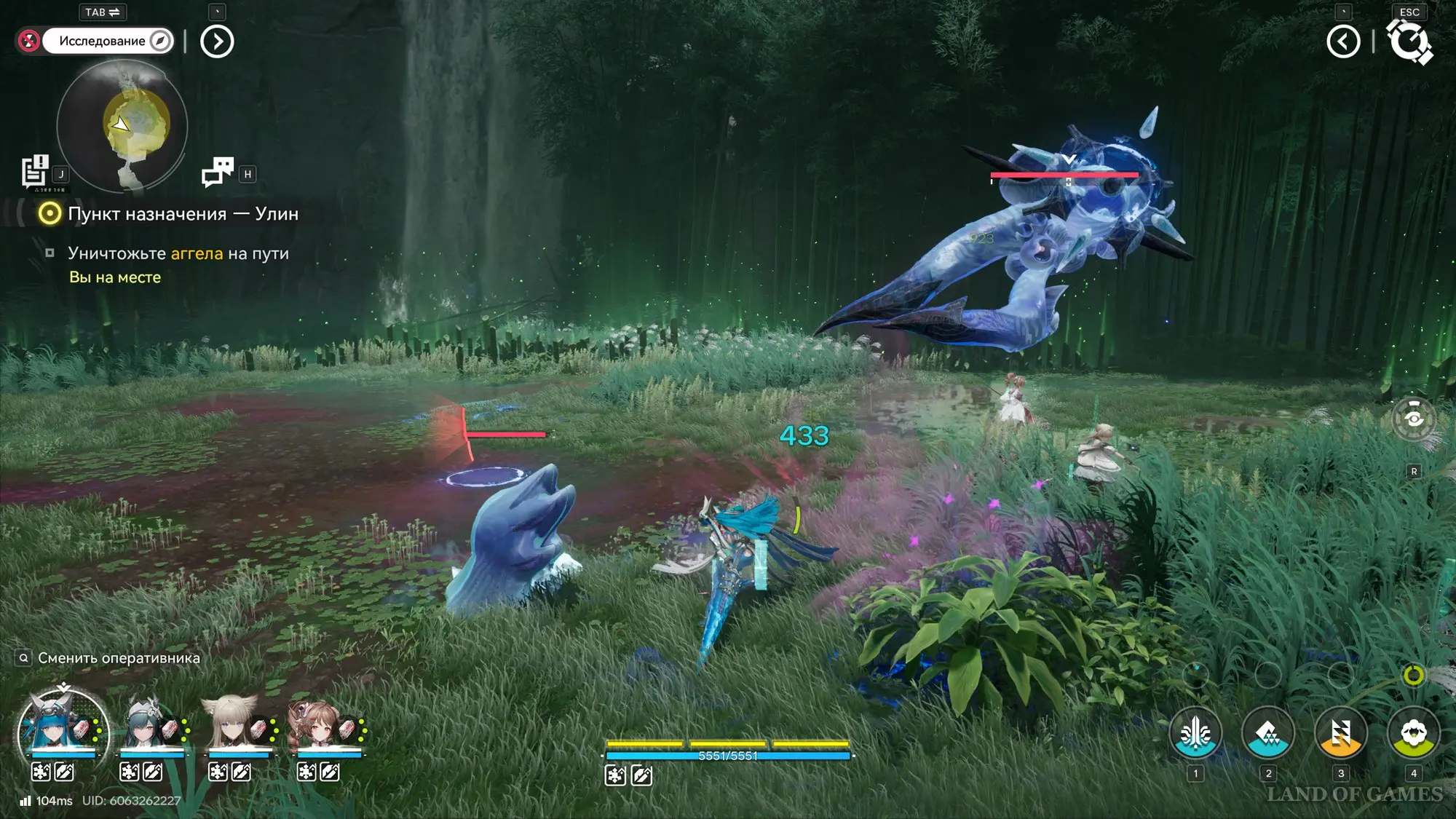Select the blue-haired horned operator portrait
Viewport: 1456px width, 819px height.
tap(63, 728)
